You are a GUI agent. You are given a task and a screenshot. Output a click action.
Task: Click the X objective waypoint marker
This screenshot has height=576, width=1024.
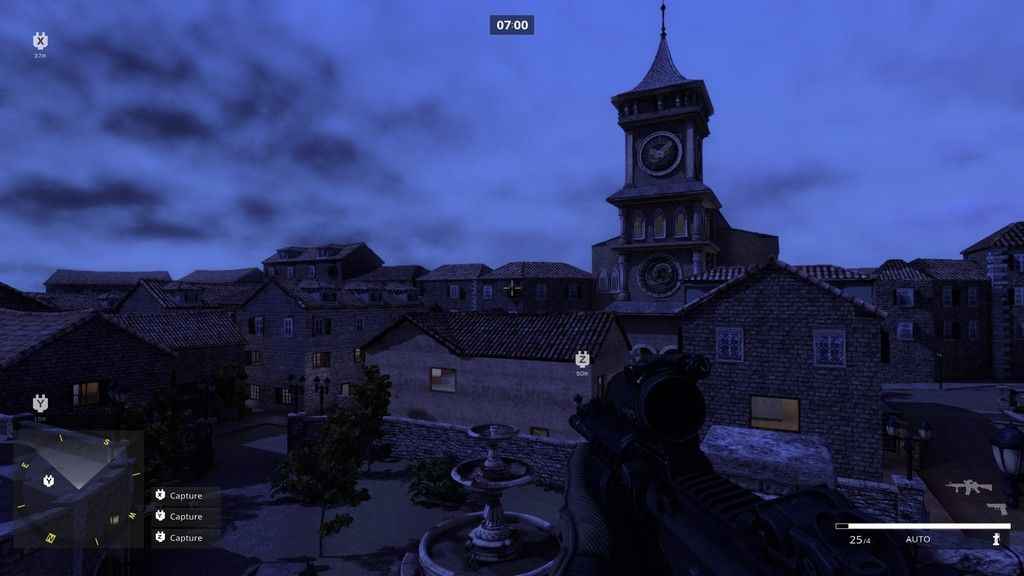pyautogui.click(x=40, y=41)
